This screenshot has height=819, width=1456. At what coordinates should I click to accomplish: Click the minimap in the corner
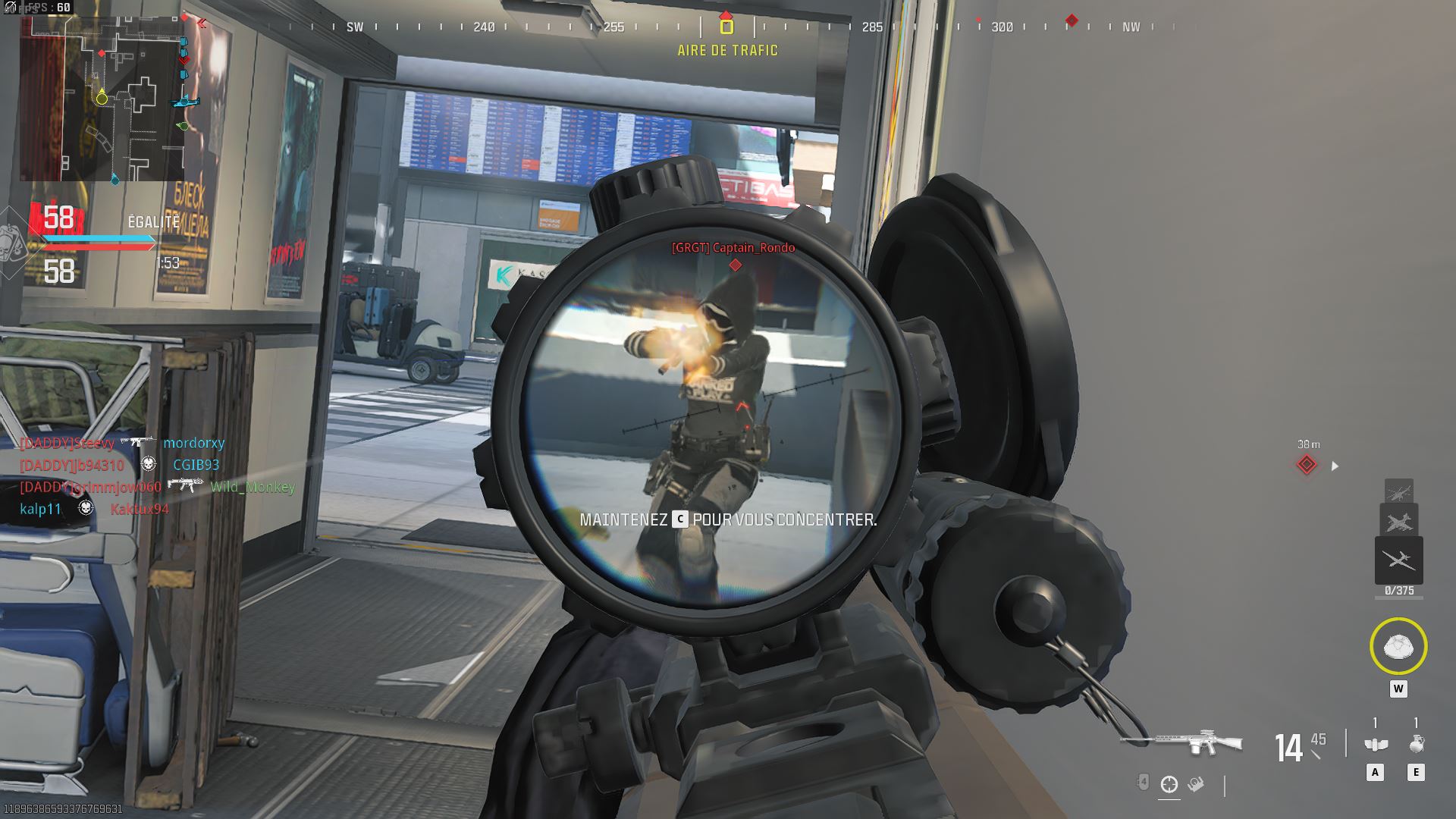[102, 99]
